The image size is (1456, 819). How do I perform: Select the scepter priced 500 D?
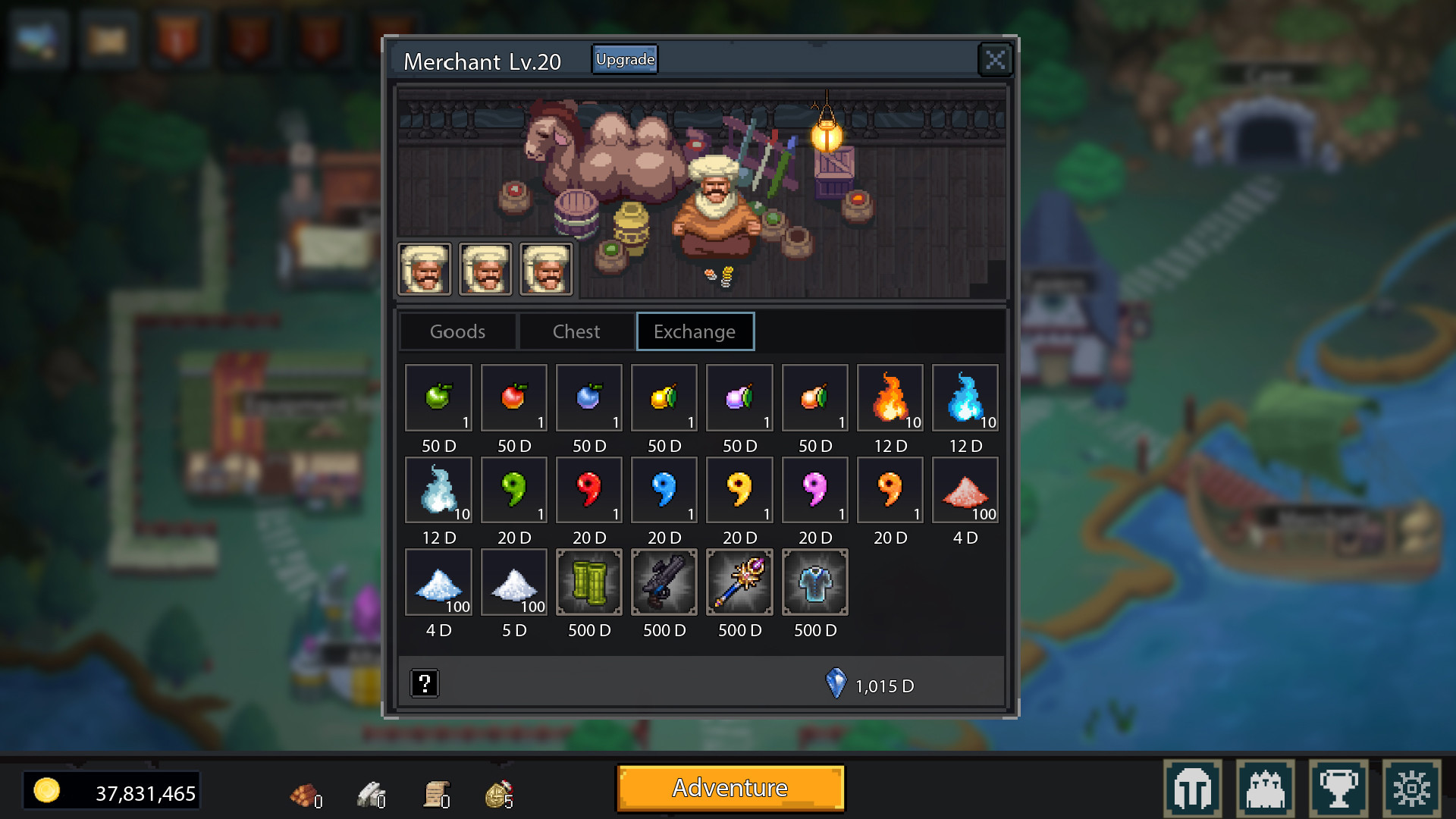point(739,582)
